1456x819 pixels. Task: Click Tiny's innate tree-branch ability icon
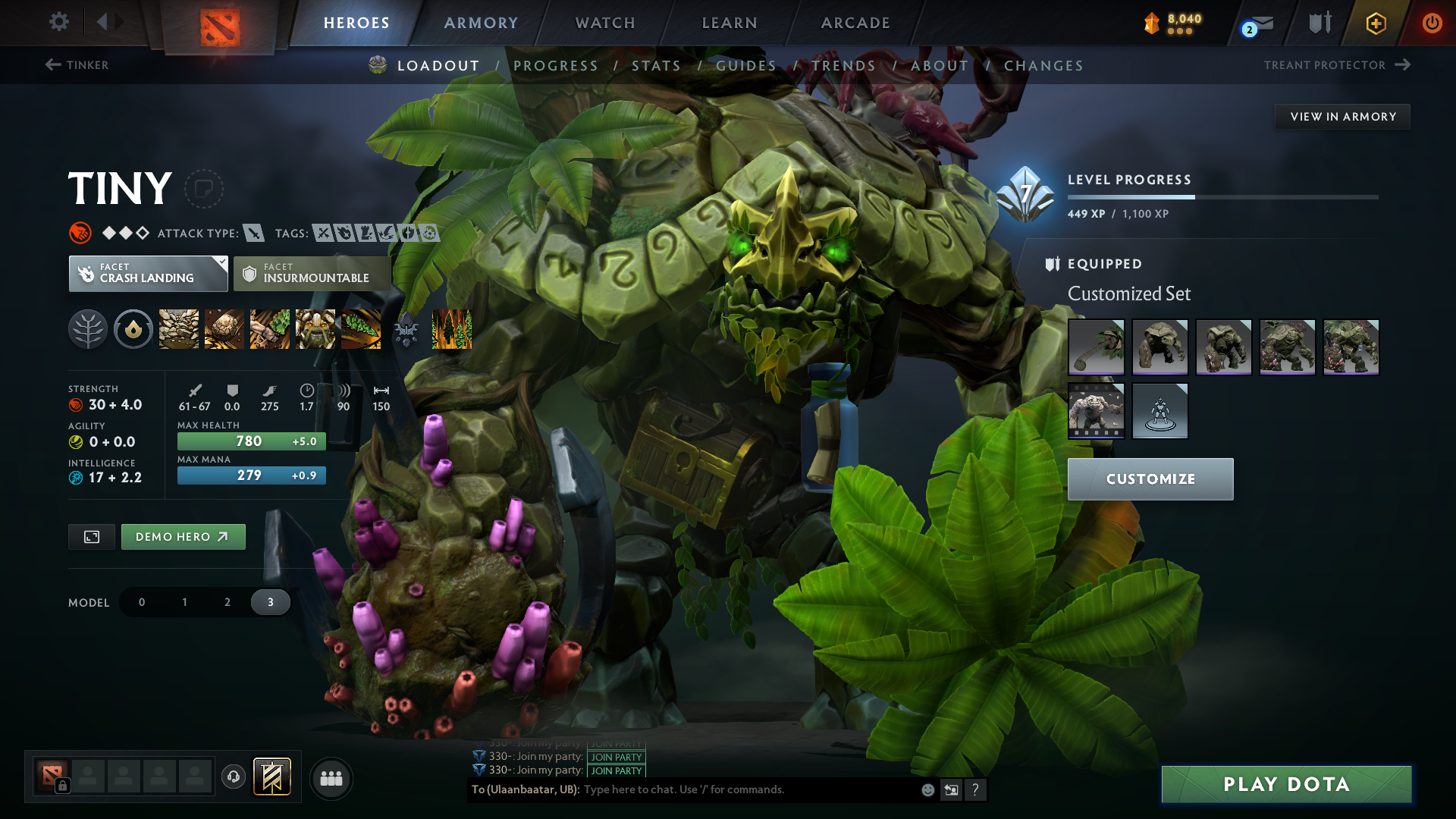tap(88, 329)
